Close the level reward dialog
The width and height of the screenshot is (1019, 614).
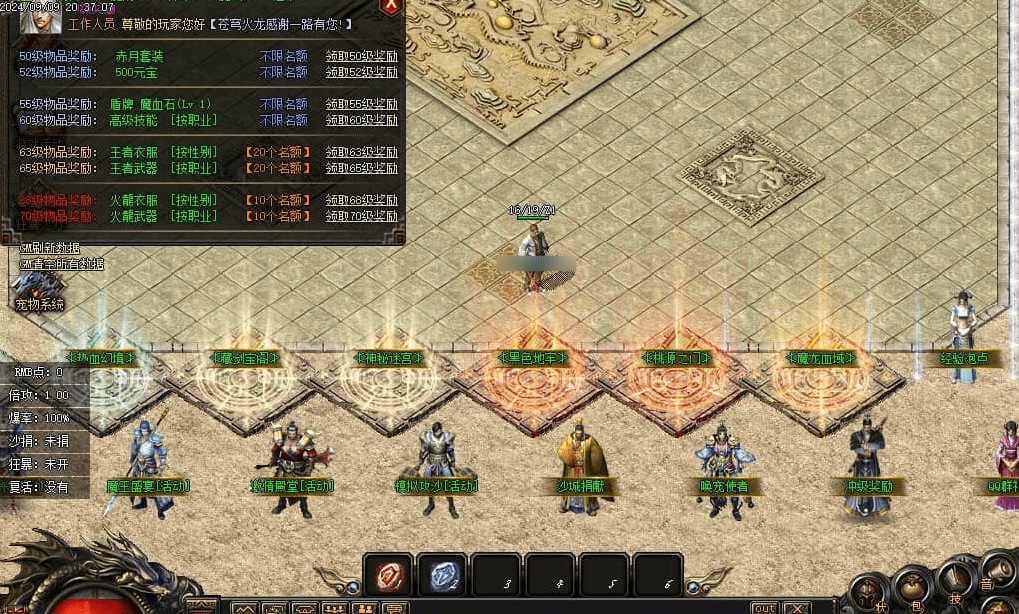(x=391, y=7)
